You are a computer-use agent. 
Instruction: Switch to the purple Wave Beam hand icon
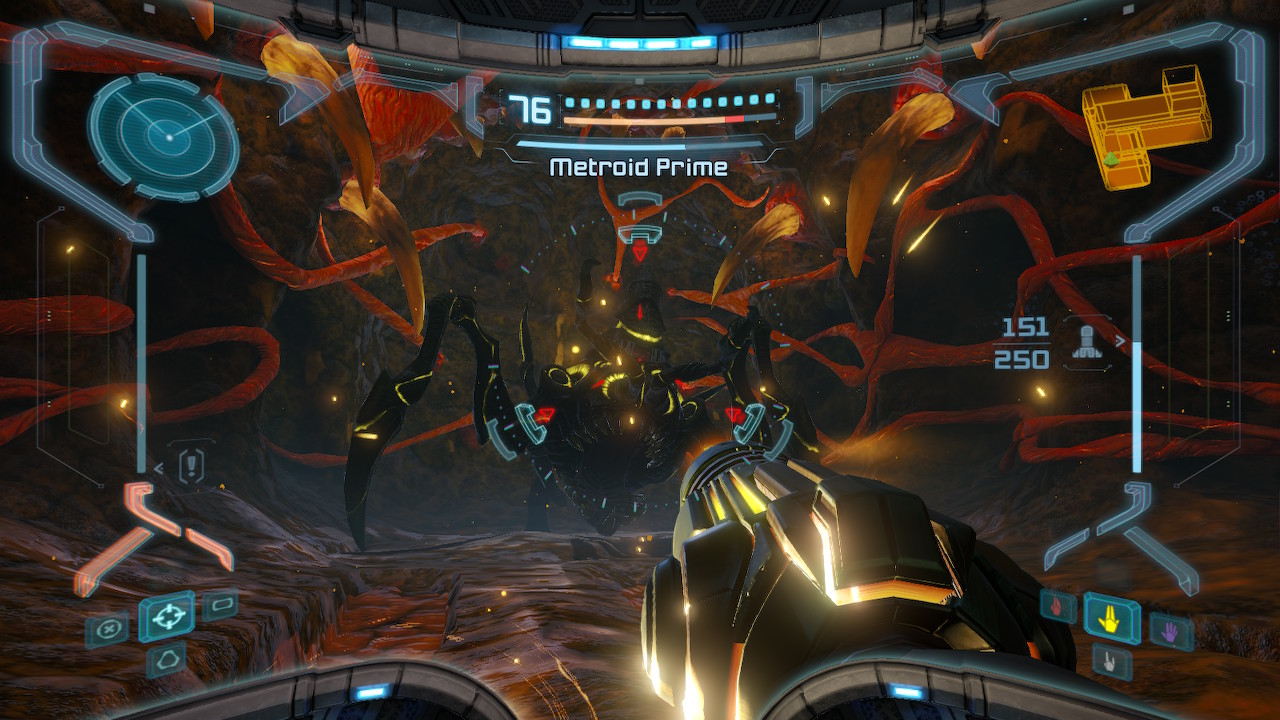1171,631
